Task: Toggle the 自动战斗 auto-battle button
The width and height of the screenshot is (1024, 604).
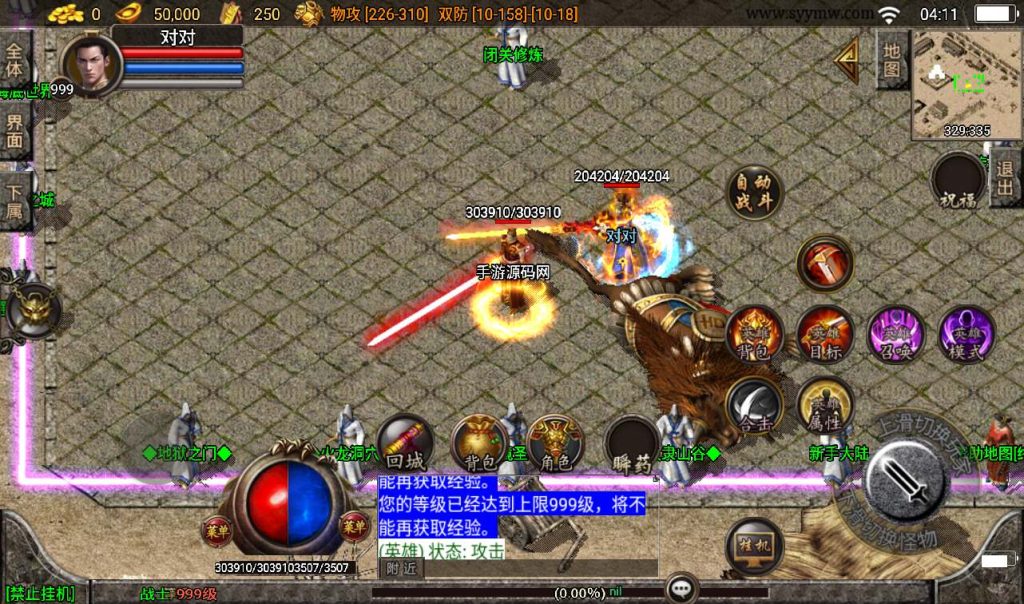Action: 755,191
